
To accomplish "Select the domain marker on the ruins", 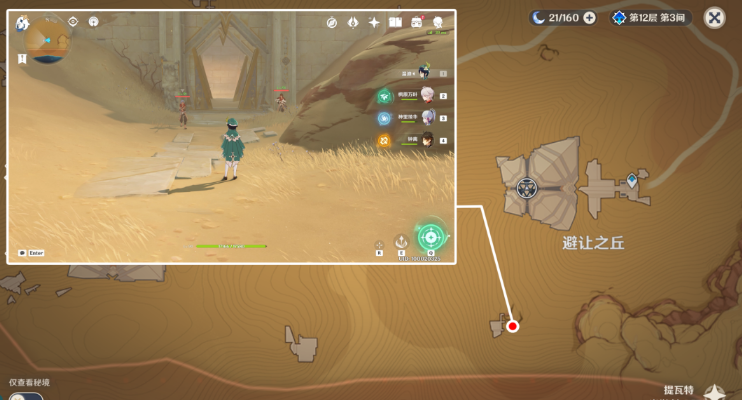I will (x=527, y=187).
